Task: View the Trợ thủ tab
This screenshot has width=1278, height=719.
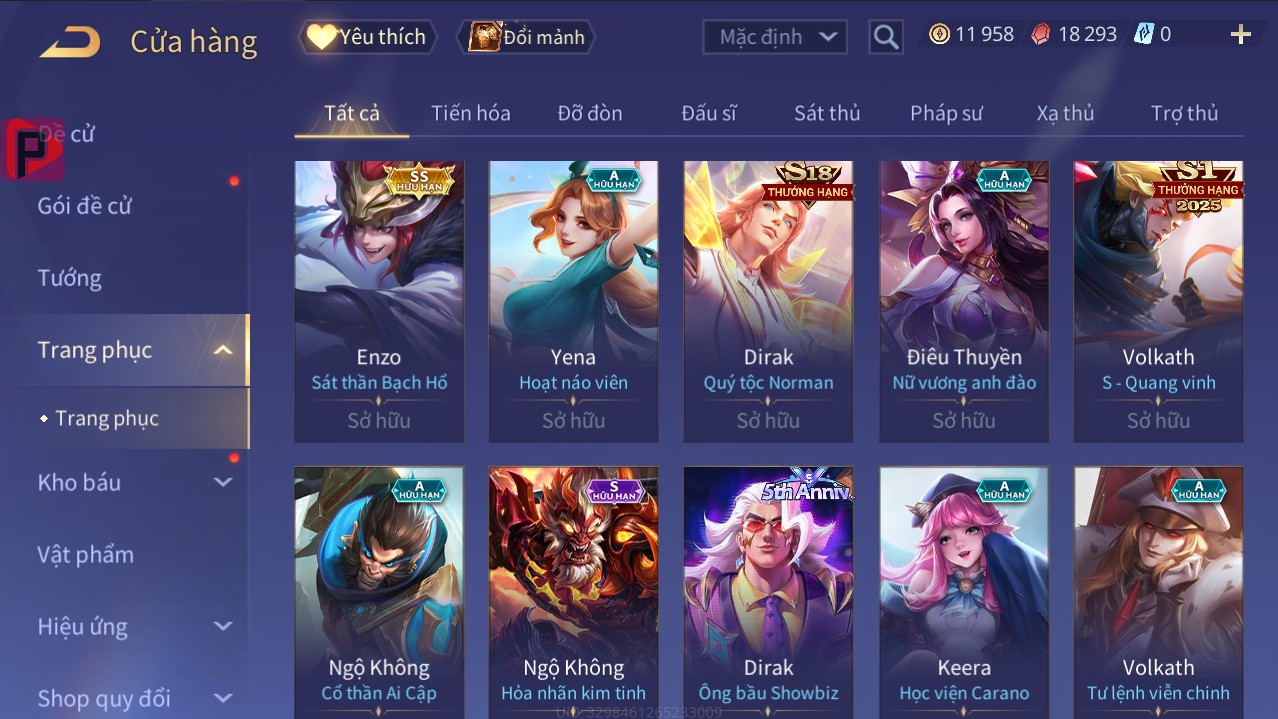Action: [1184, 113]
